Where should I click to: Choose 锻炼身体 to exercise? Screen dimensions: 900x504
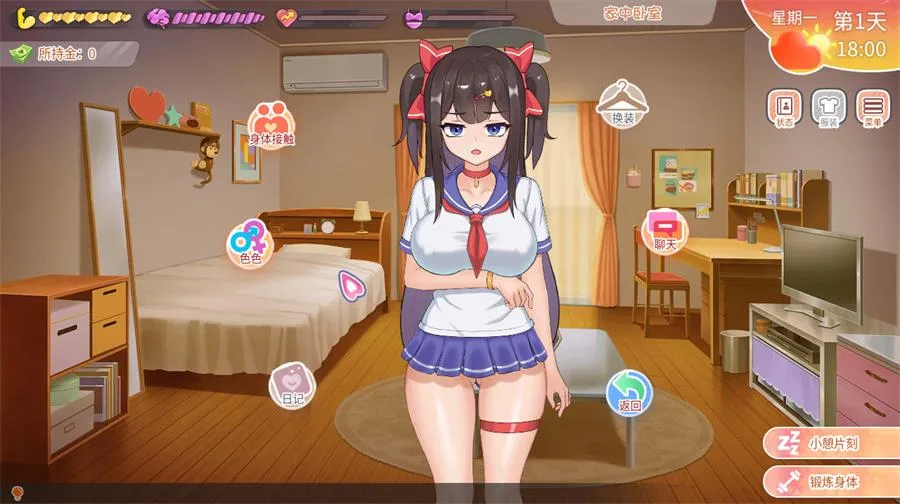pyautogui.click(x=828, y=481)
